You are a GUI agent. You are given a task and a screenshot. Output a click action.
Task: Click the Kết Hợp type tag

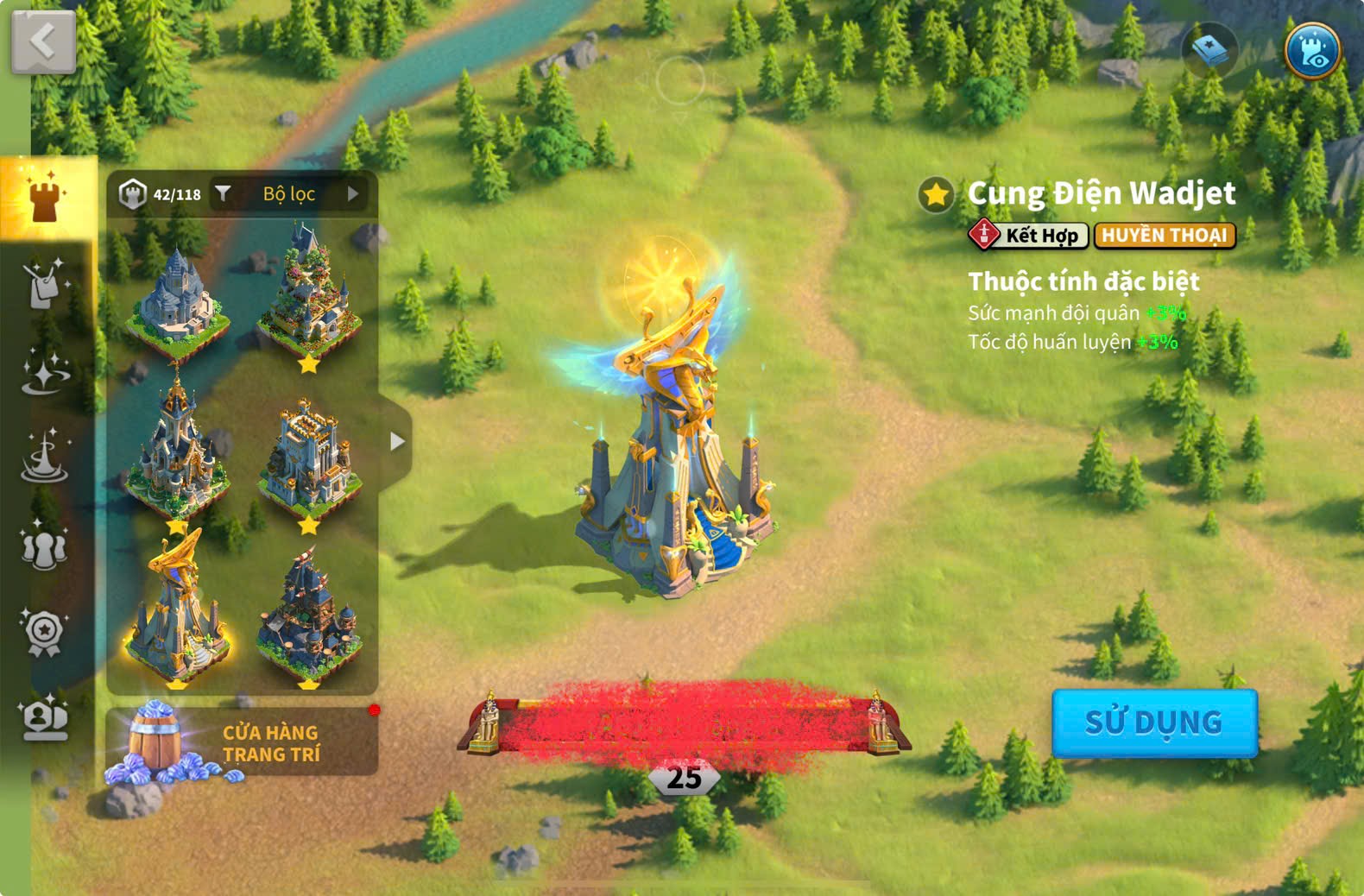click(1028, 235)
